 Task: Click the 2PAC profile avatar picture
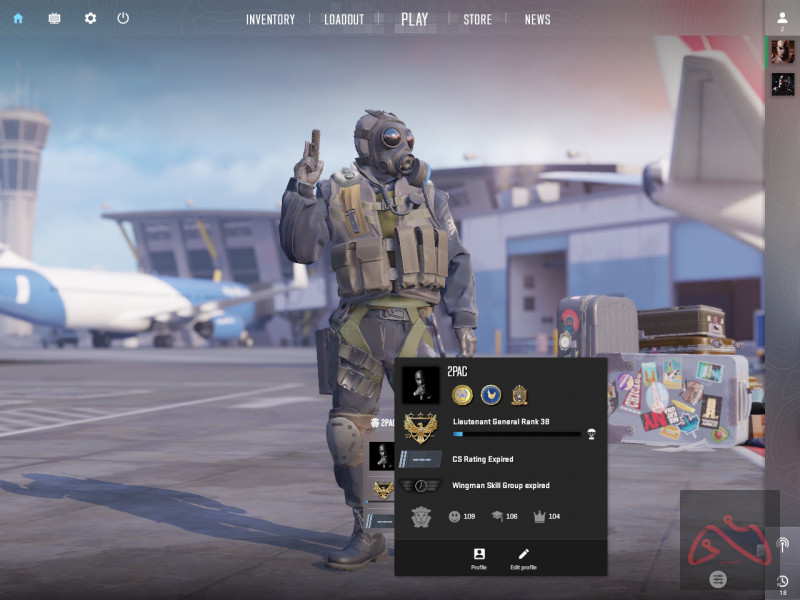(x=420, y=385)
